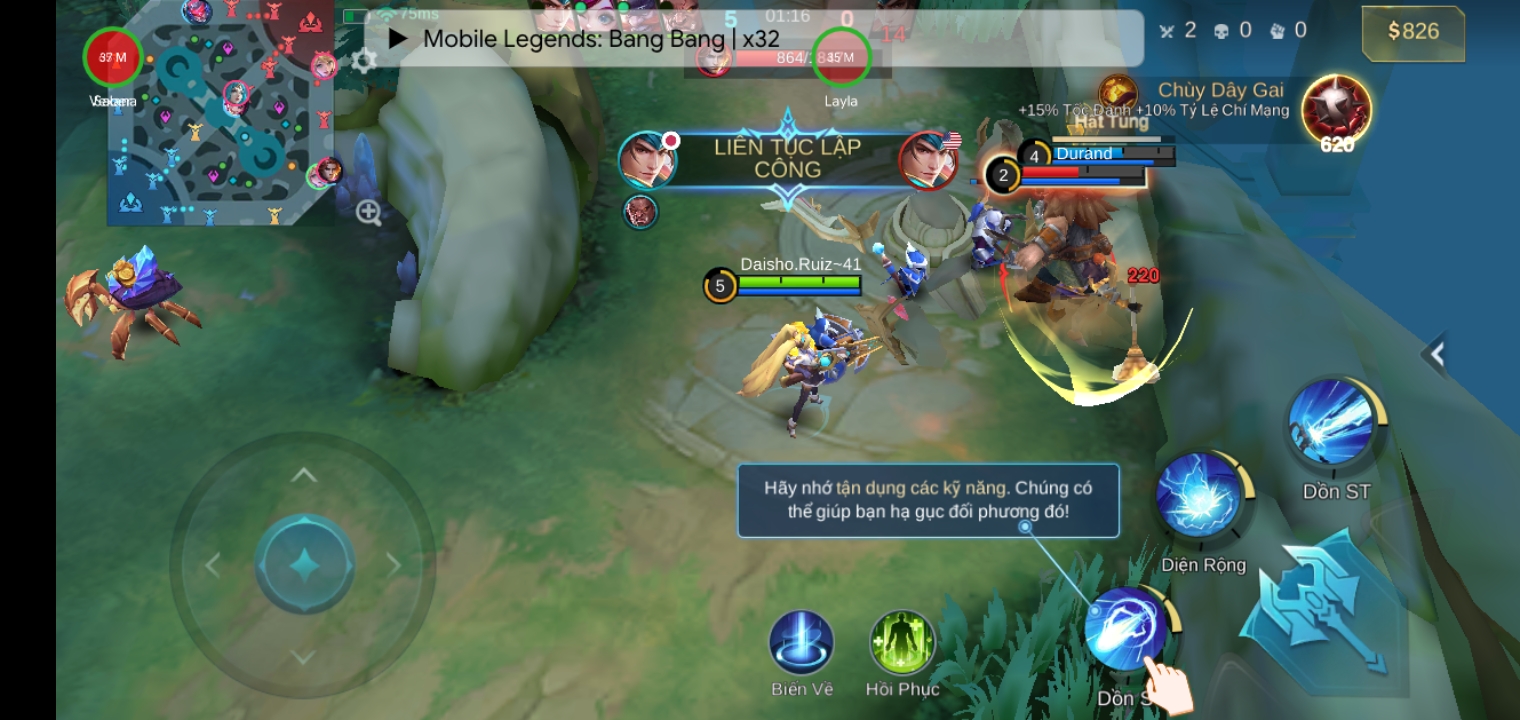Buy the recommended Chùy Dây Gai item

tap(1336, 109)
